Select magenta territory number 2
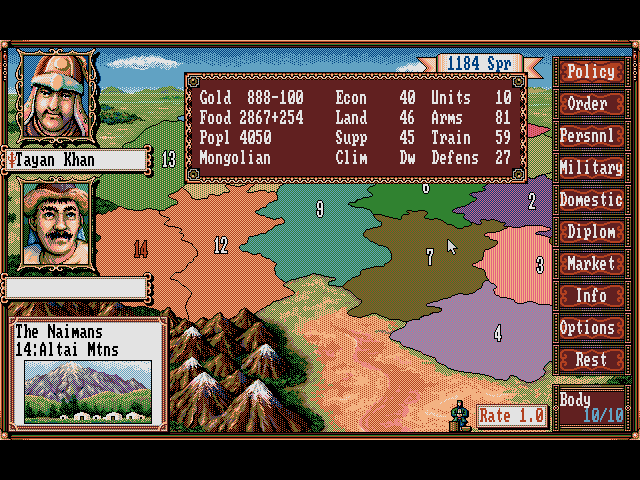Image resolution: width=640 pixels, height=480 pixels. 531,202
